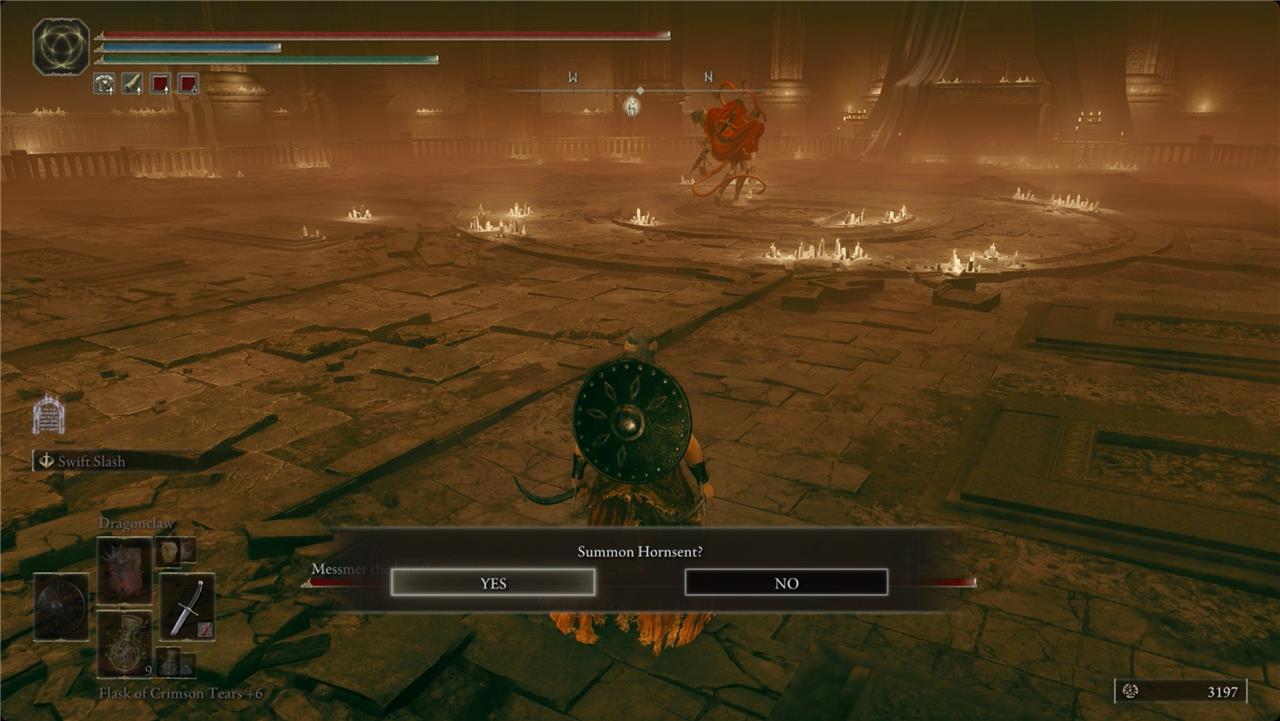Viewport: 1280px width, 721px height.
Task: Select the right-hand sword weapon slot
Action: point(186,606)
